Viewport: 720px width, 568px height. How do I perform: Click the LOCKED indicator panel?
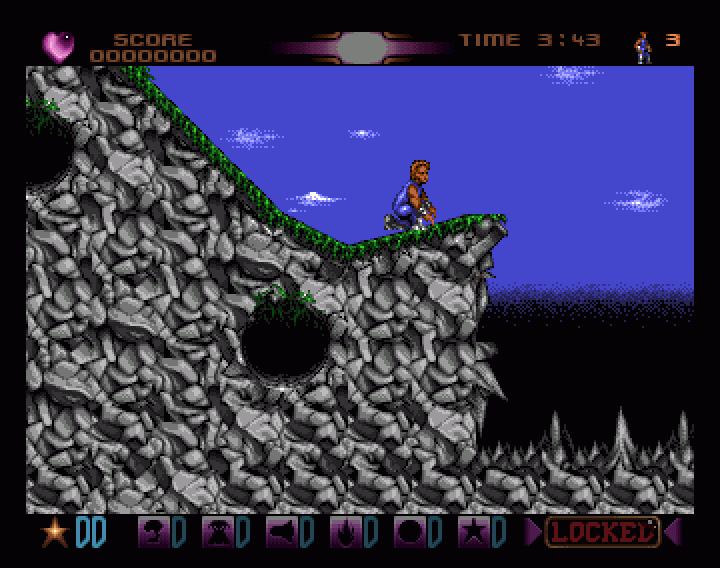(602, 532)
